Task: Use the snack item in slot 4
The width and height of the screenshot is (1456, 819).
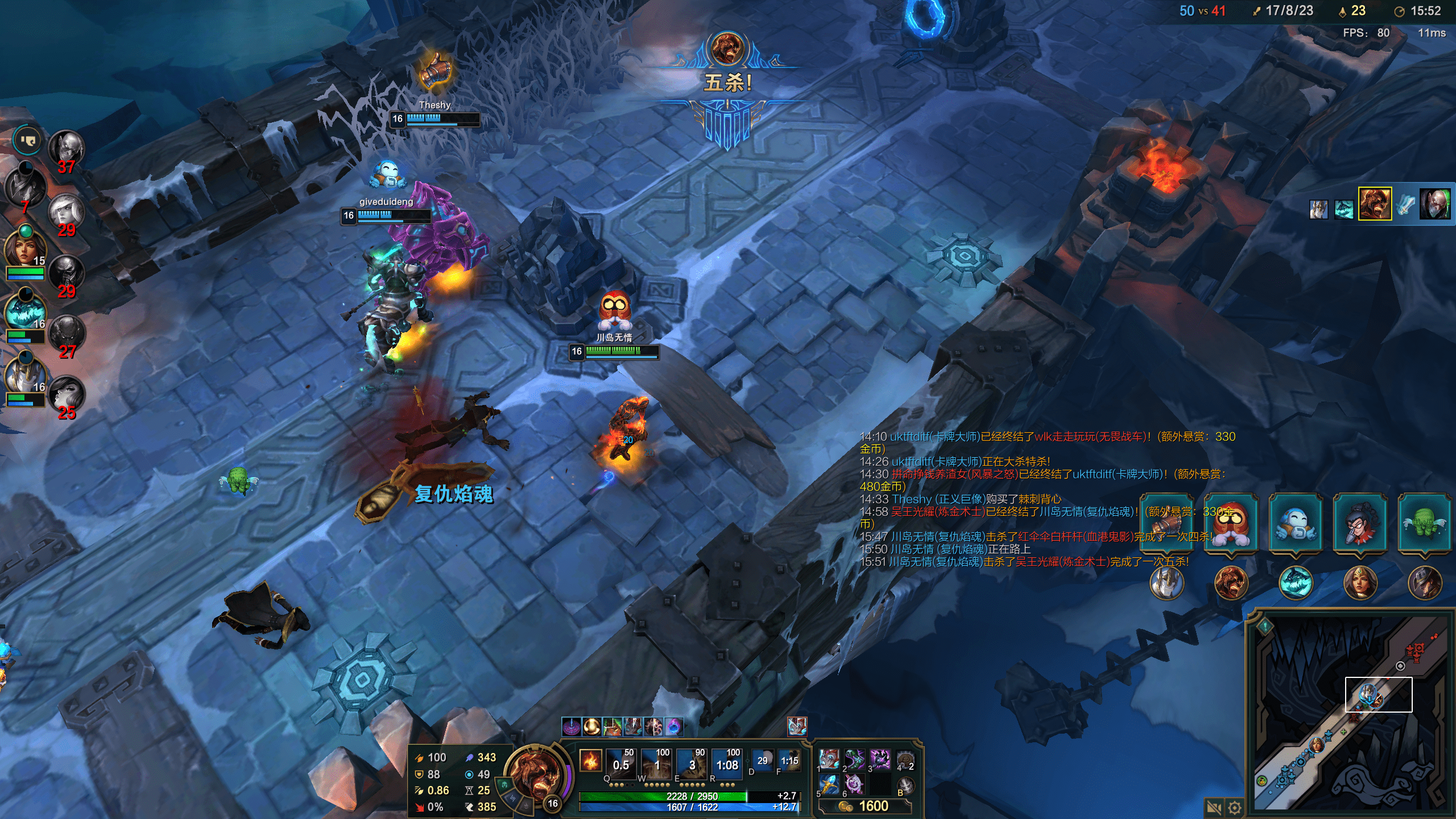Action: (x=905, y=759)
